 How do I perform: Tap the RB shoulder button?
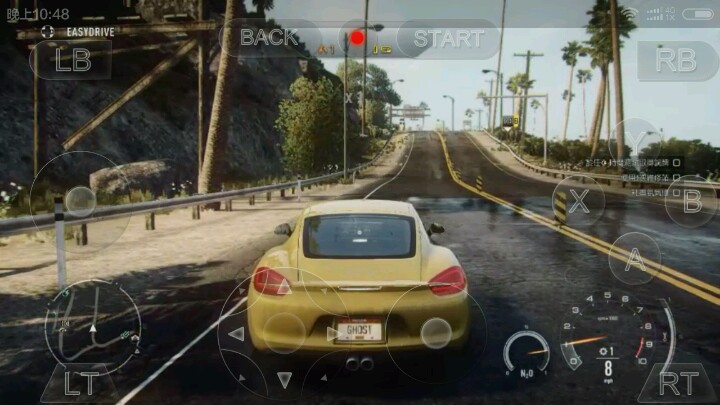coord(678,59)
